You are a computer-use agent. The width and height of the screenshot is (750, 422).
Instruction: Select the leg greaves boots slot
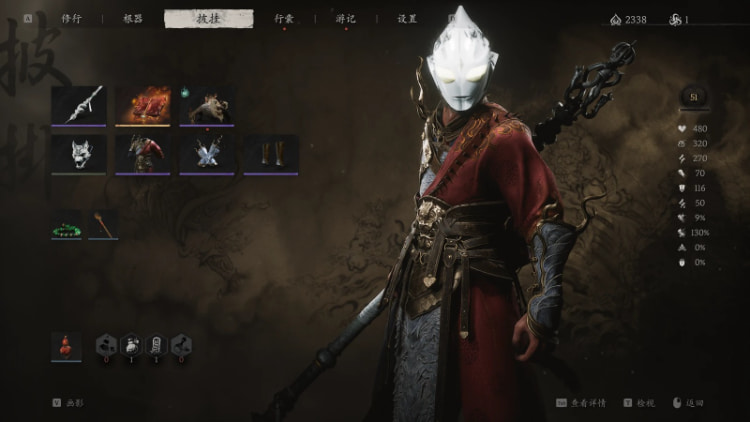coord(271,153)
